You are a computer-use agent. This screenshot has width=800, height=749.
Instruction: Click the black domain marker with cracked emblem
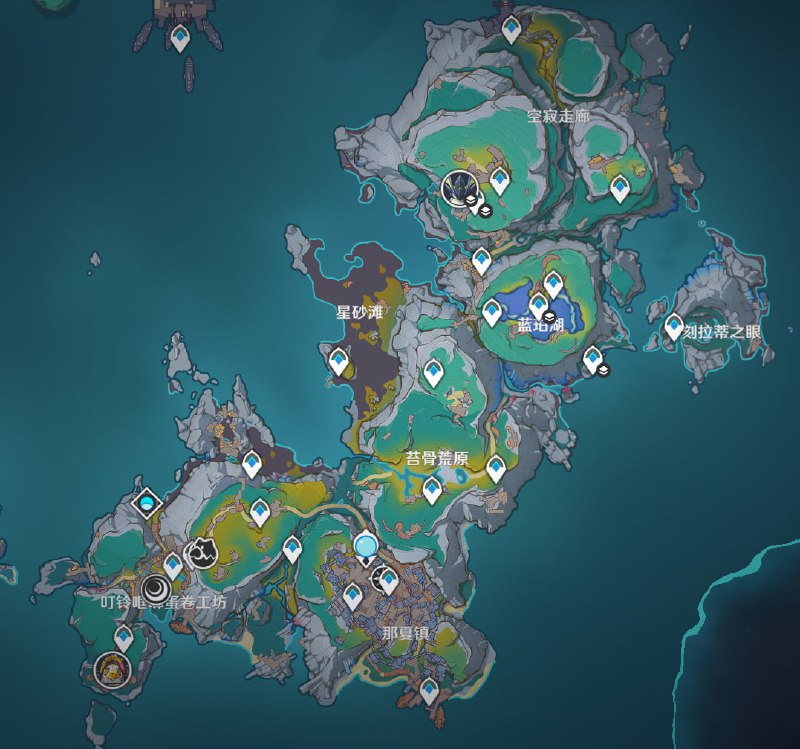(201, 551)
